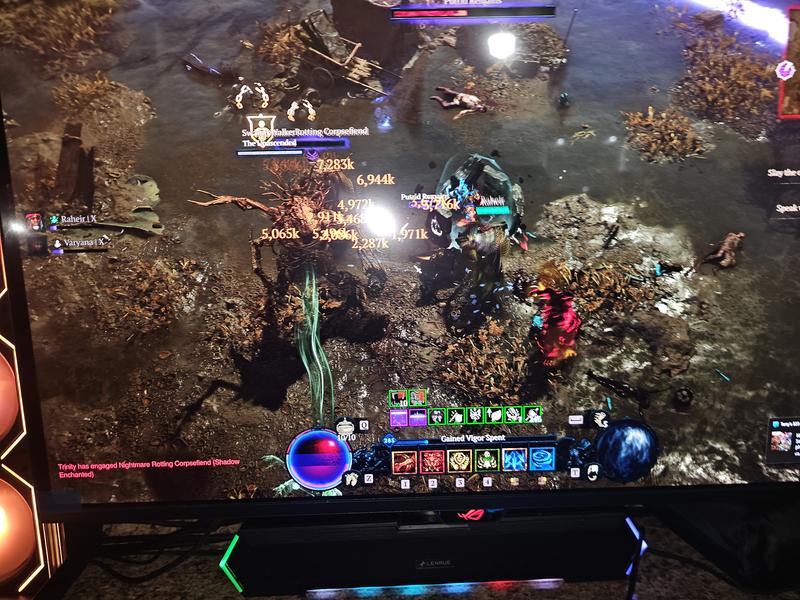Trigger the golden skill bound to key 3
Screen dimensions: 800x600
coord(459,461)
